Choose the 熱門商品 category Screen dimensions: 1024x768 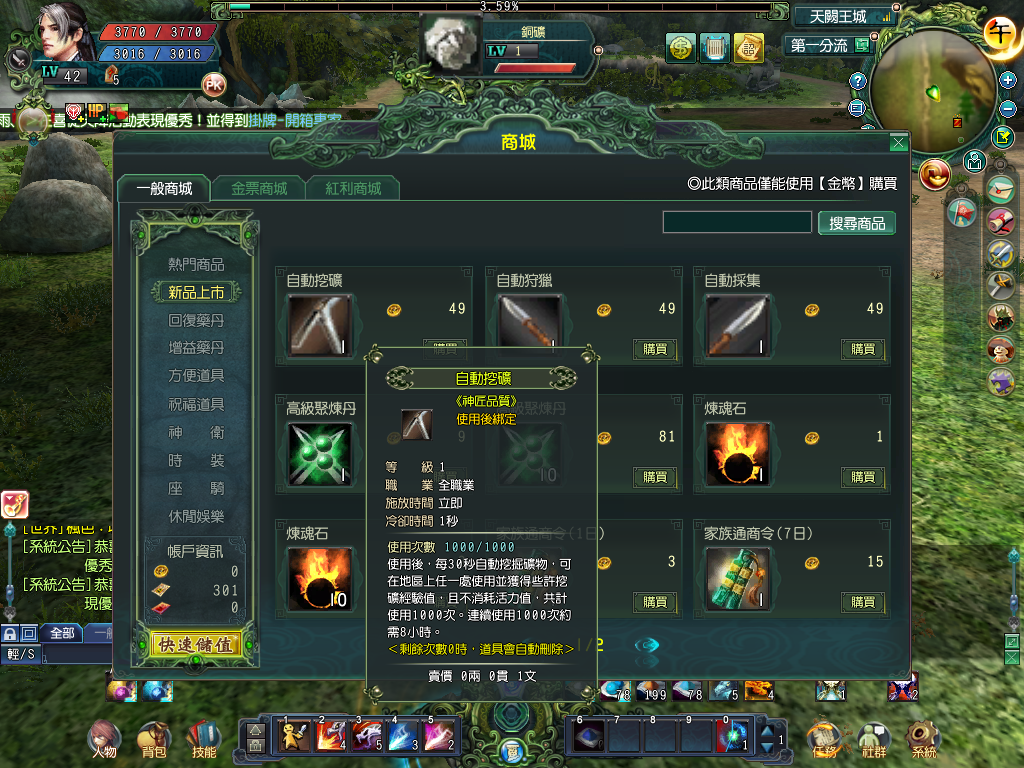pyautogui.click(x=196, y=265)
